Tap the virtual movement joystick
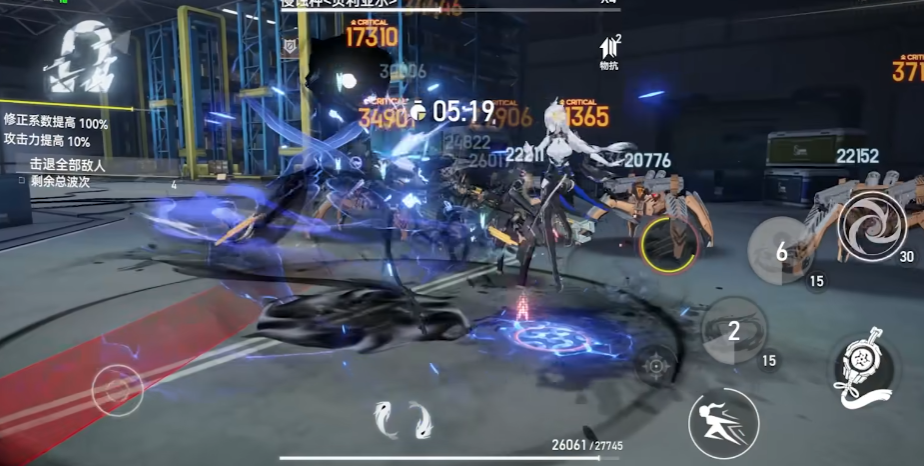 tap(117, 391)
